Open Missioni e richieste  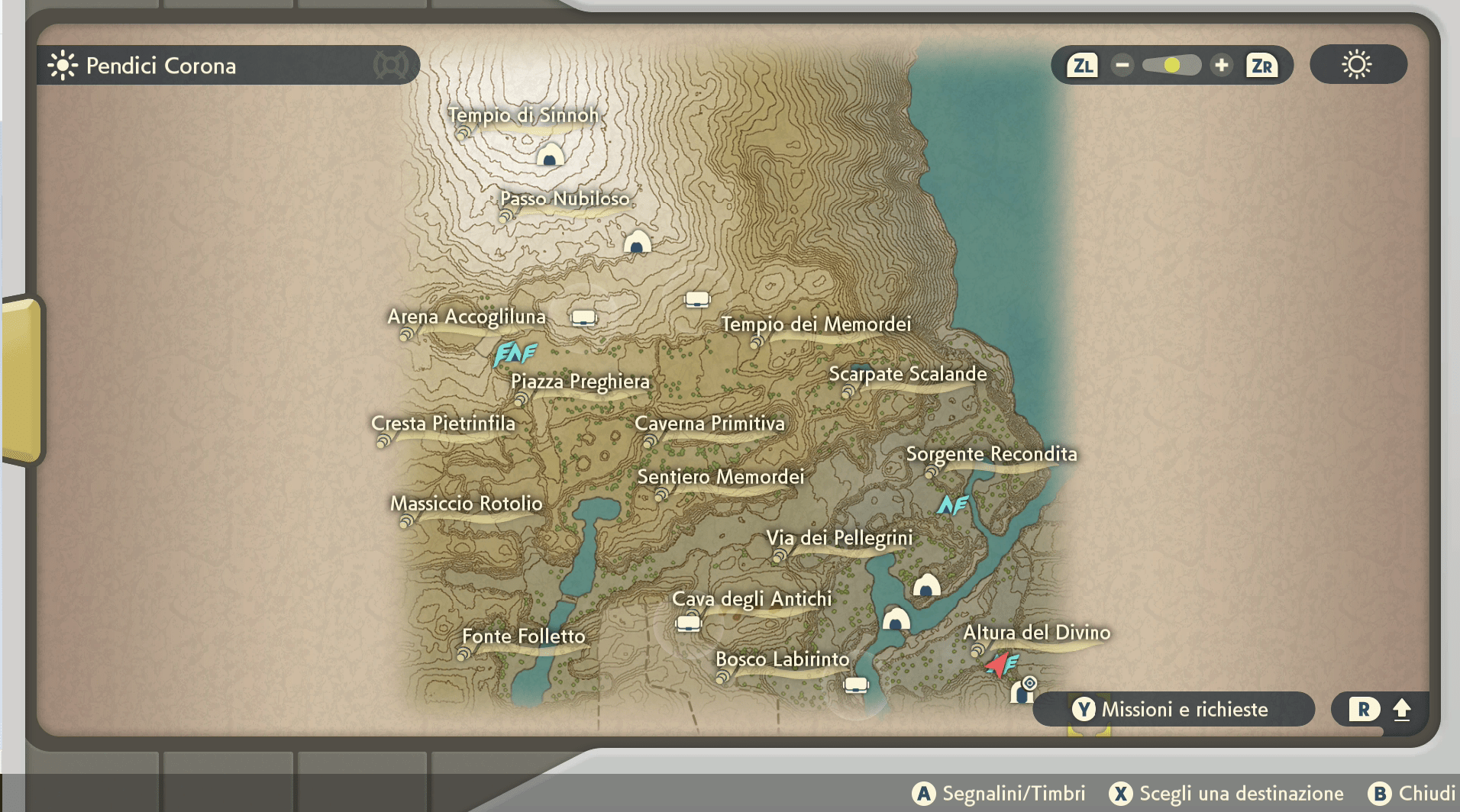click(x=1173, y=710)
